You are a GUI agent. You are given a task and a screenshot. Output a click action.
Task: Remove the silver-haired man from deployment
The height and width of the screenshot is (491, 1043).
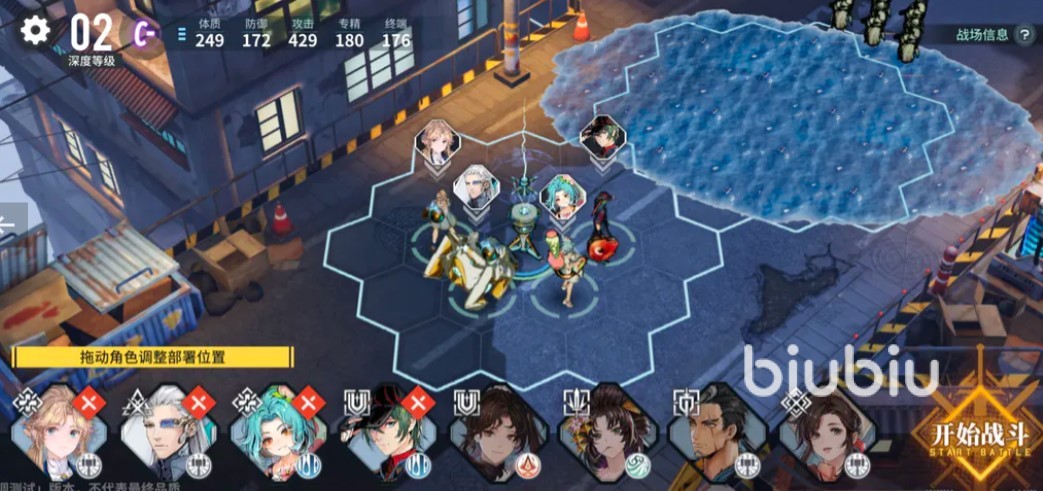point(200,401)
